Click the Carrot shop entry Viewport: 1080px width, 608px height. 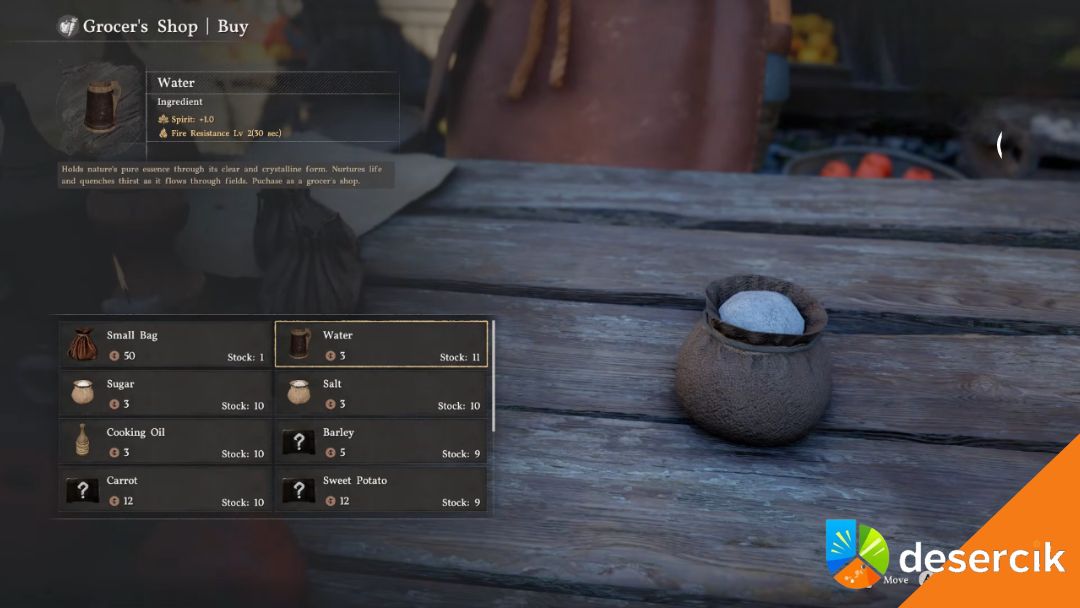165,490
